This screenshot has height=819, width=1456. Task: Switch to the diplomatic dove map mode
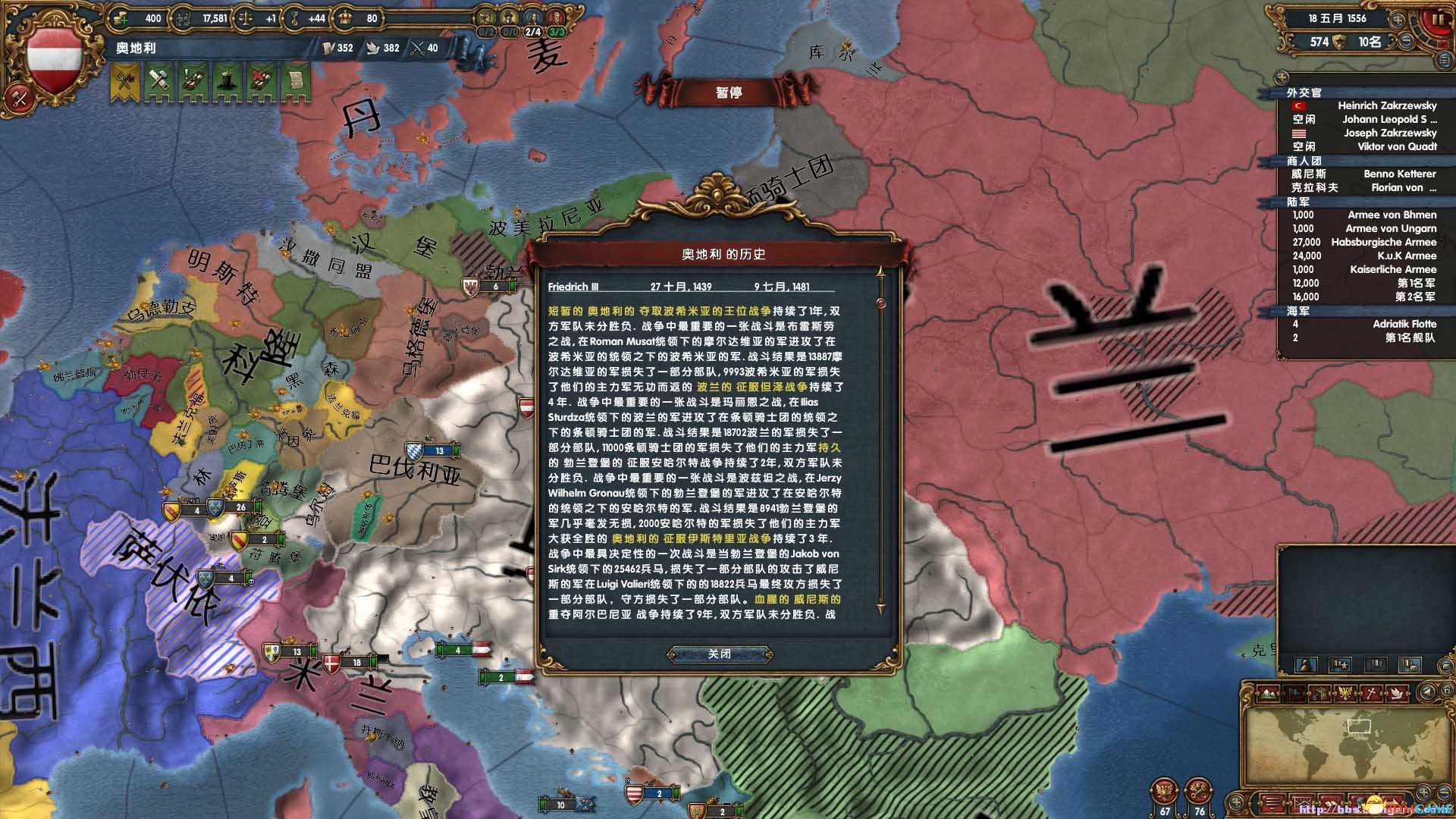(1398, 692)
